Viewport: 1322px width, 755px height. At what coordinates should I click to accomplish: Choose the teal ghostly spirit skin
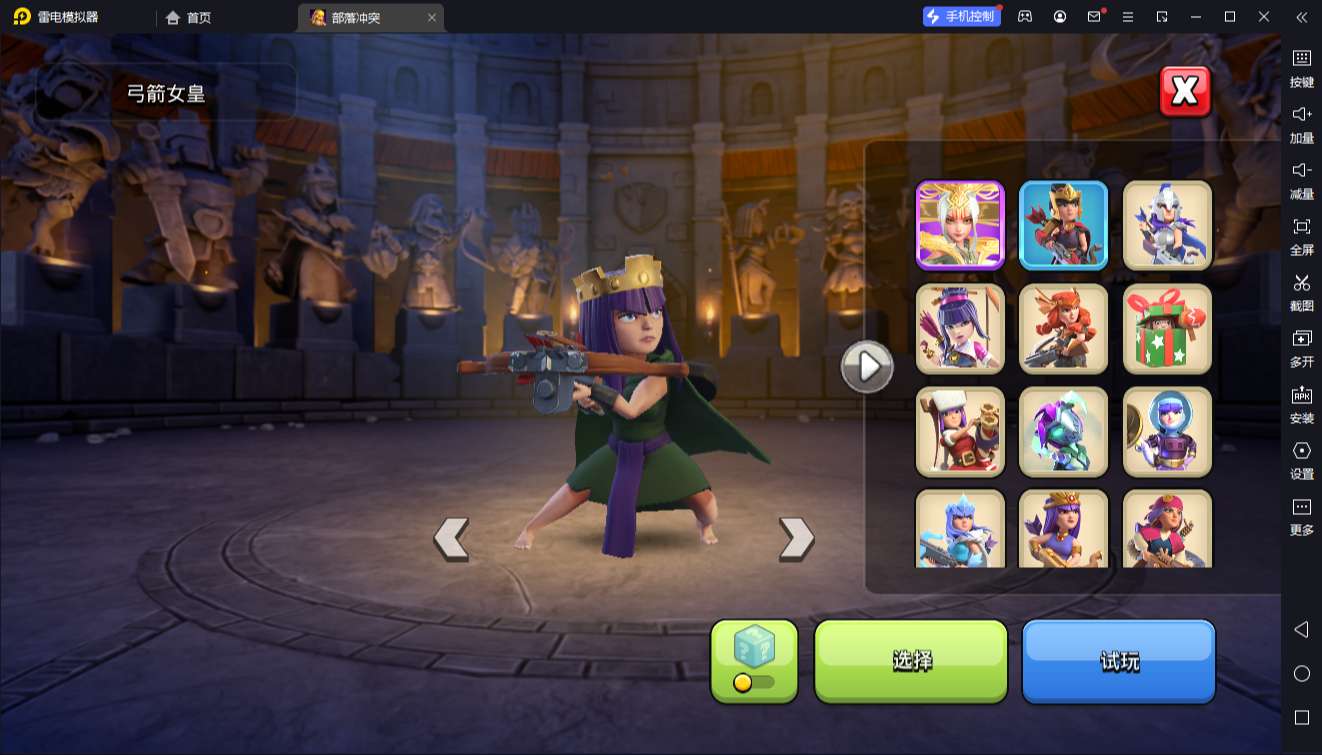(1064, 432)
